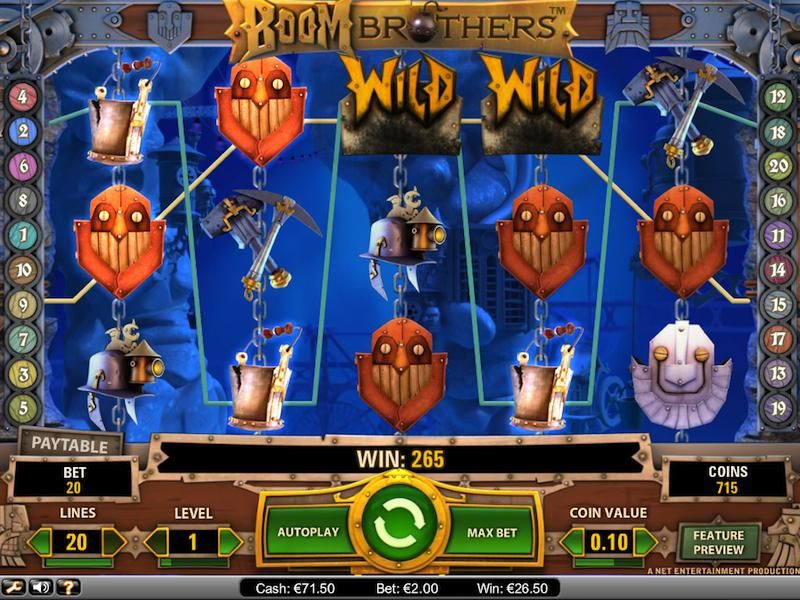Increase the number of Lines

pos(114,543)
